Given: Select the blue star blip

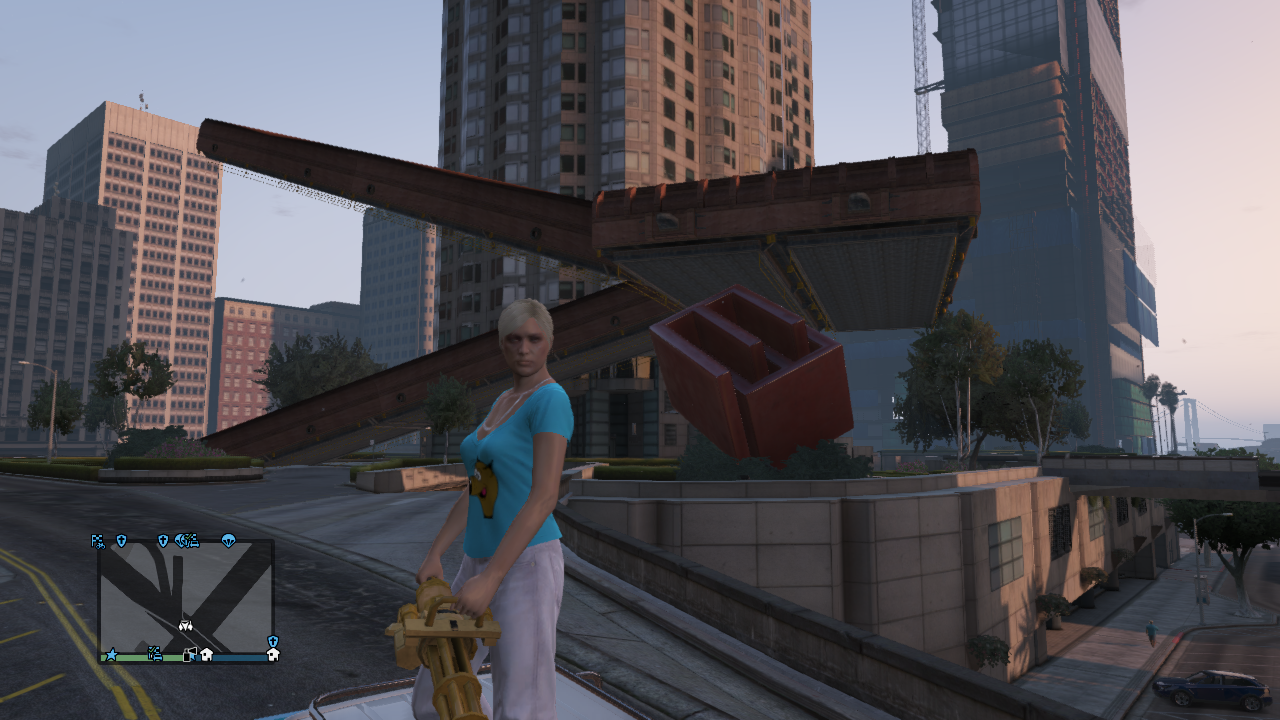Looking at the screenshot, I should click(111, 655).
